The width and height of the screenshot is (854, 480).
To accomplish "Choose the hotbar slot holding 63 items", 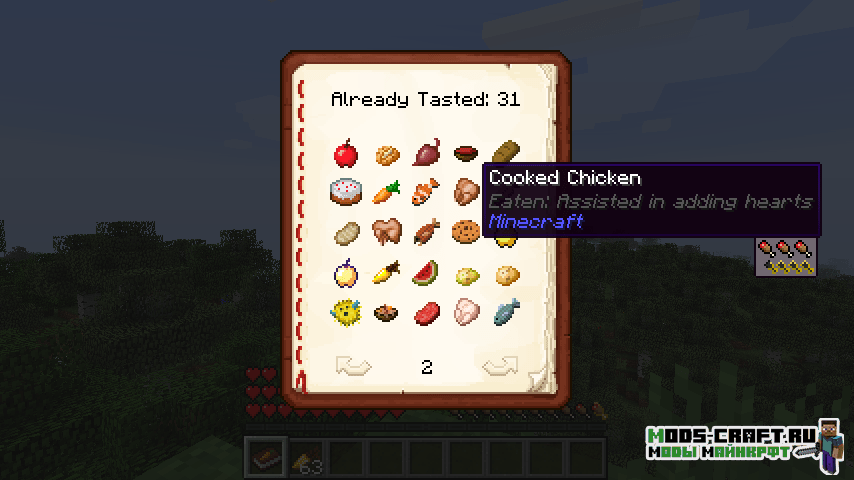I will point(306,458).
